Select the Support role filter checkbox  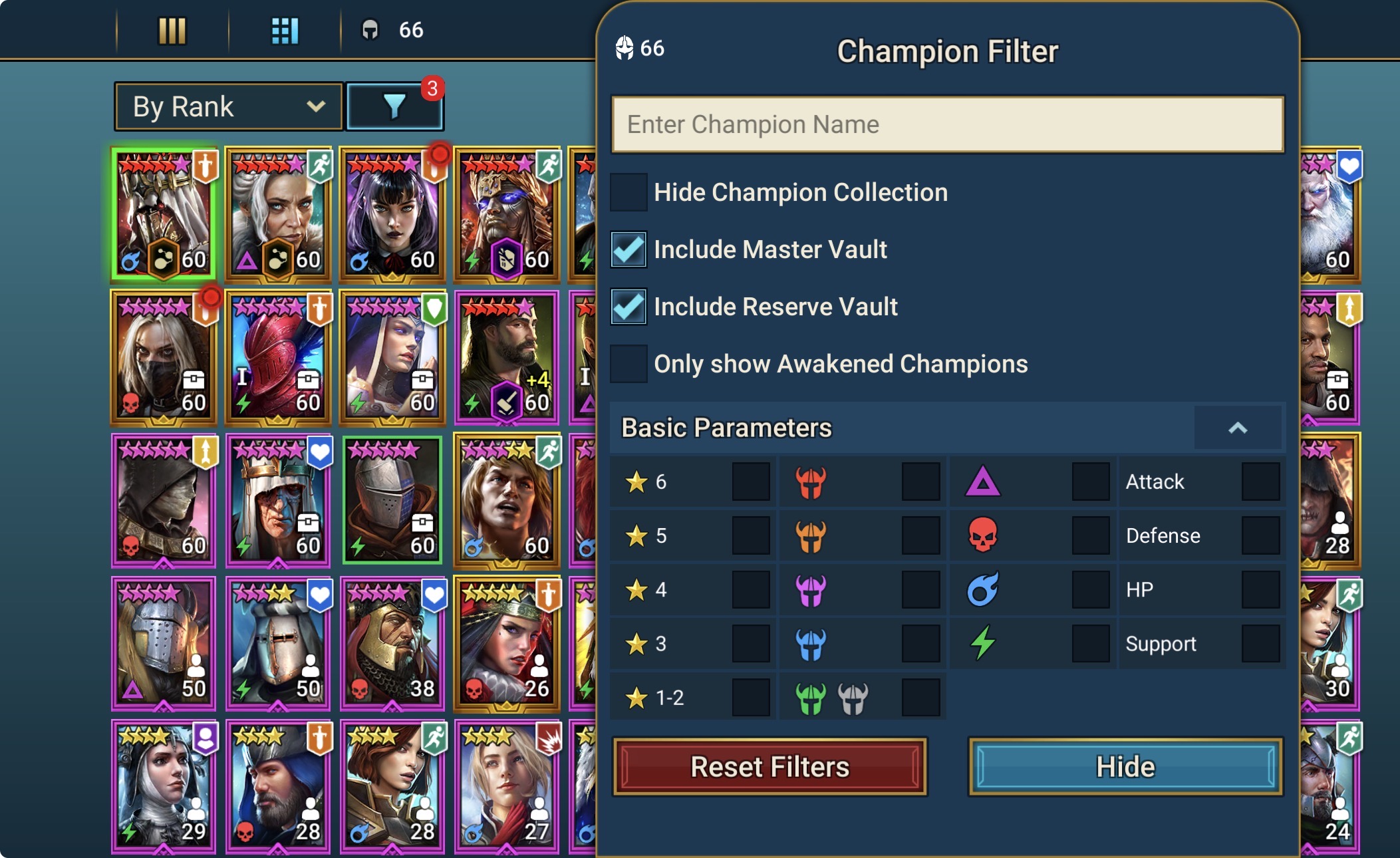(x=1260, y=644)
